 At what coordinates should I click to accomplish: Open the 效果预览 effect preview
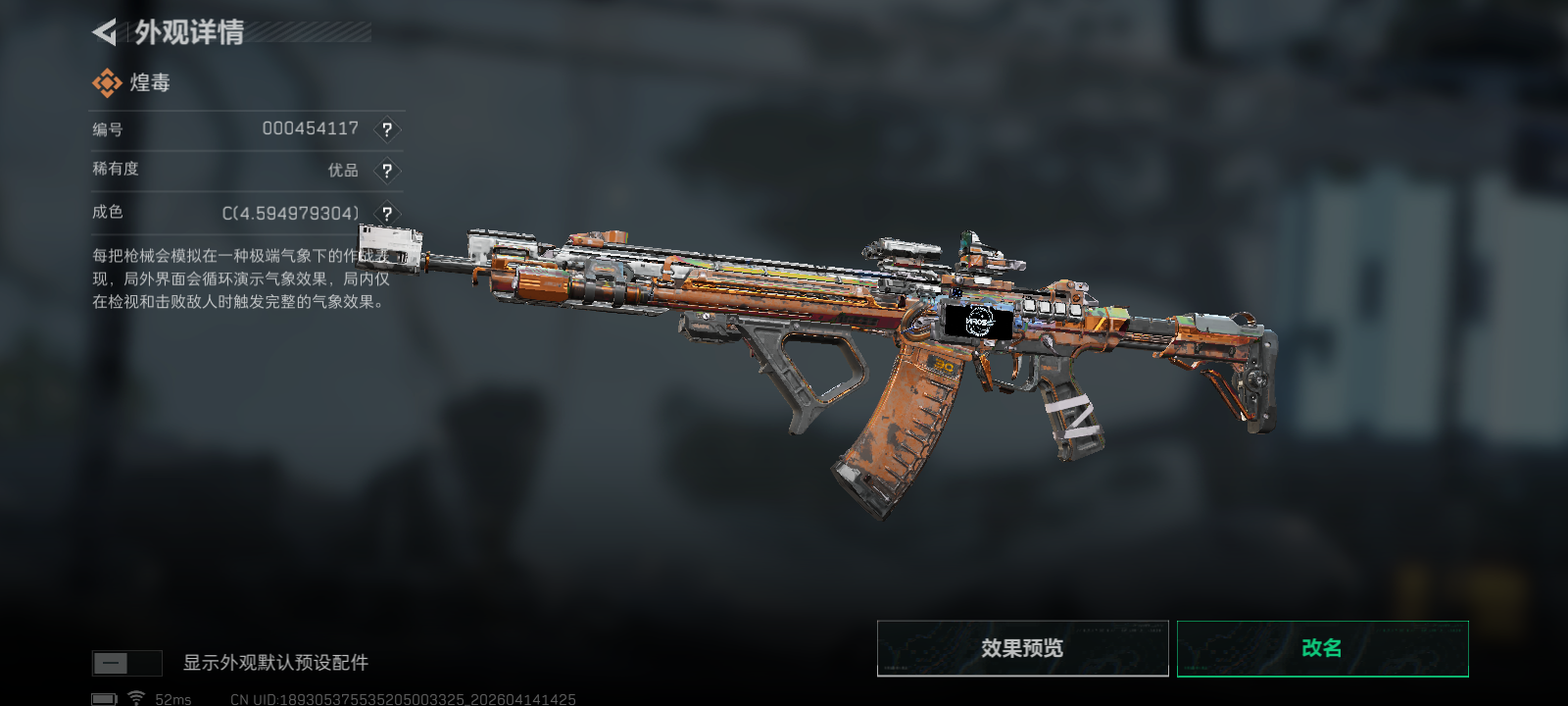coord(1022,648)
